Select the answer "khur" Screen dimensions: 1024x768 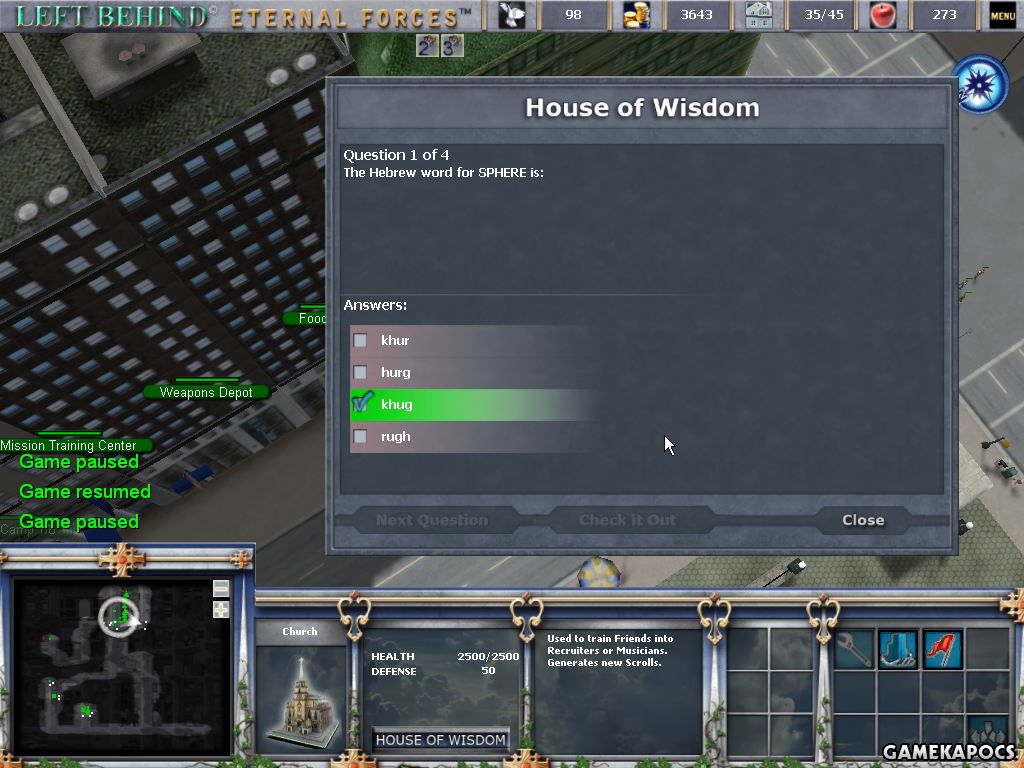[x=361, y=341]
